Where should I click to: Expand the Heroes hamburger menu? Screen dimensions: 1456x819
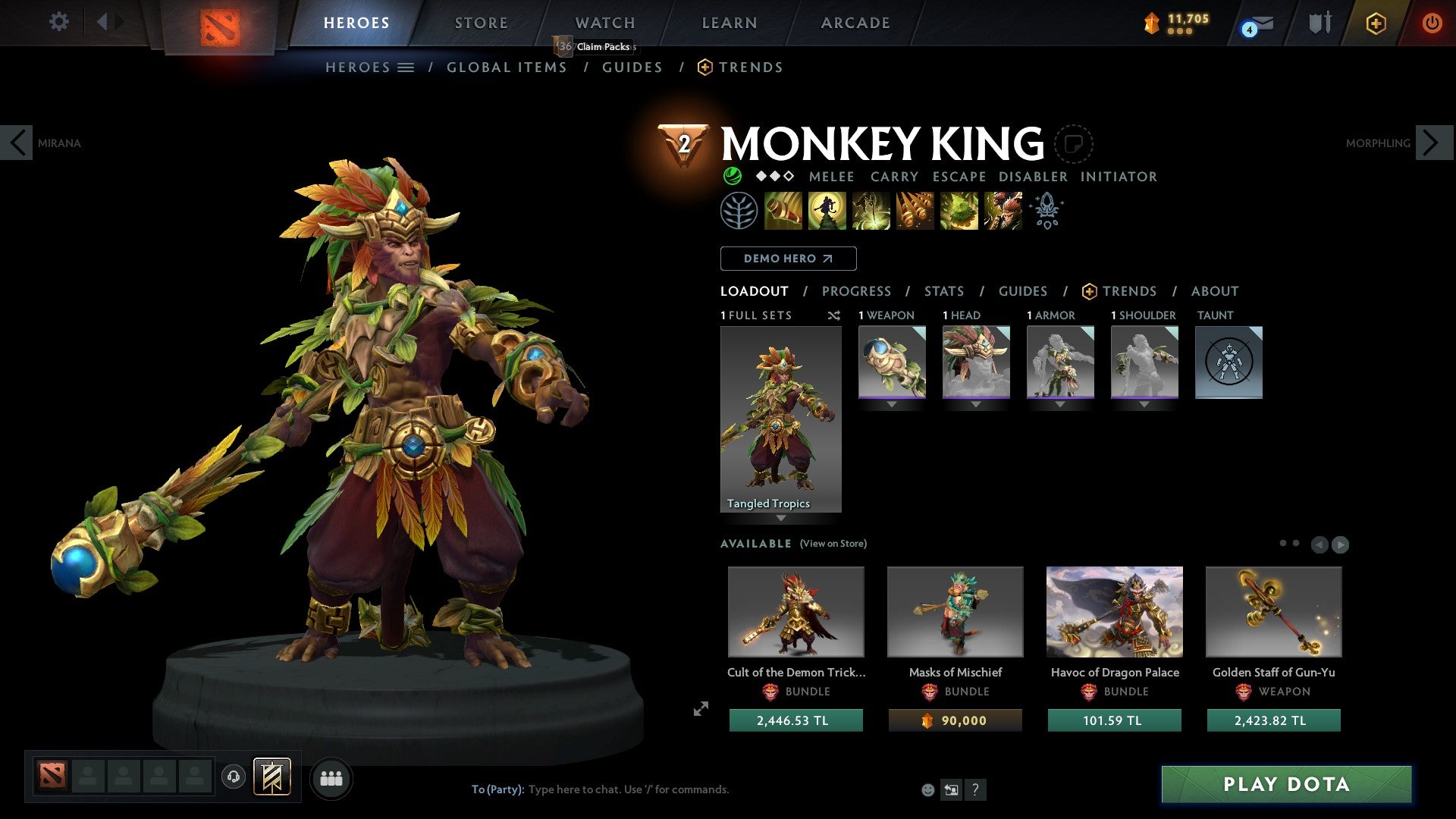(406, 67)
